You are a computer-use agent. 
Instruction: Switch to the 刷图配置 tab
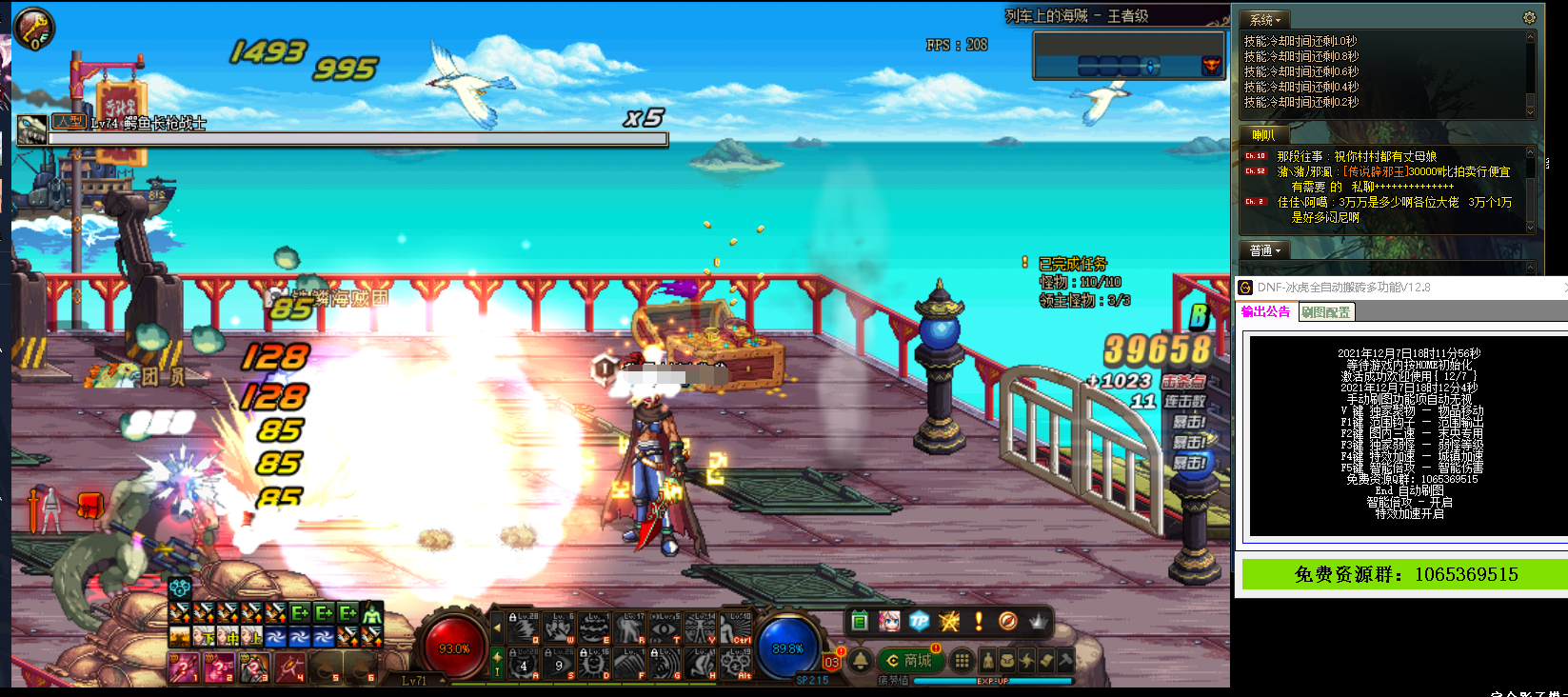tap(1326, 312)
